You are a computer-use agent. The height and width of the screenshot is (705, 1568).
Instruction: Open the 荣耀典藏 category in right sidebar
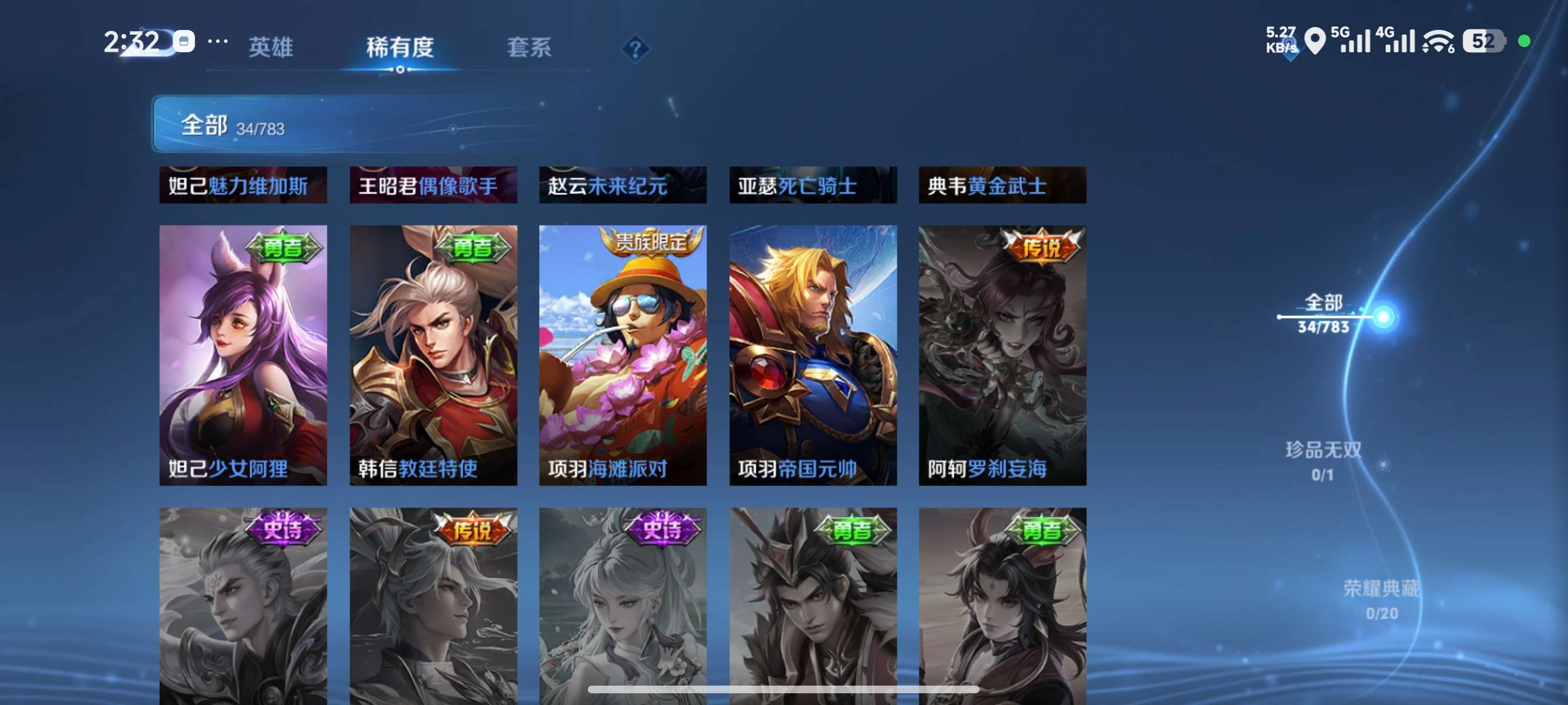[x=1382, y=590]
